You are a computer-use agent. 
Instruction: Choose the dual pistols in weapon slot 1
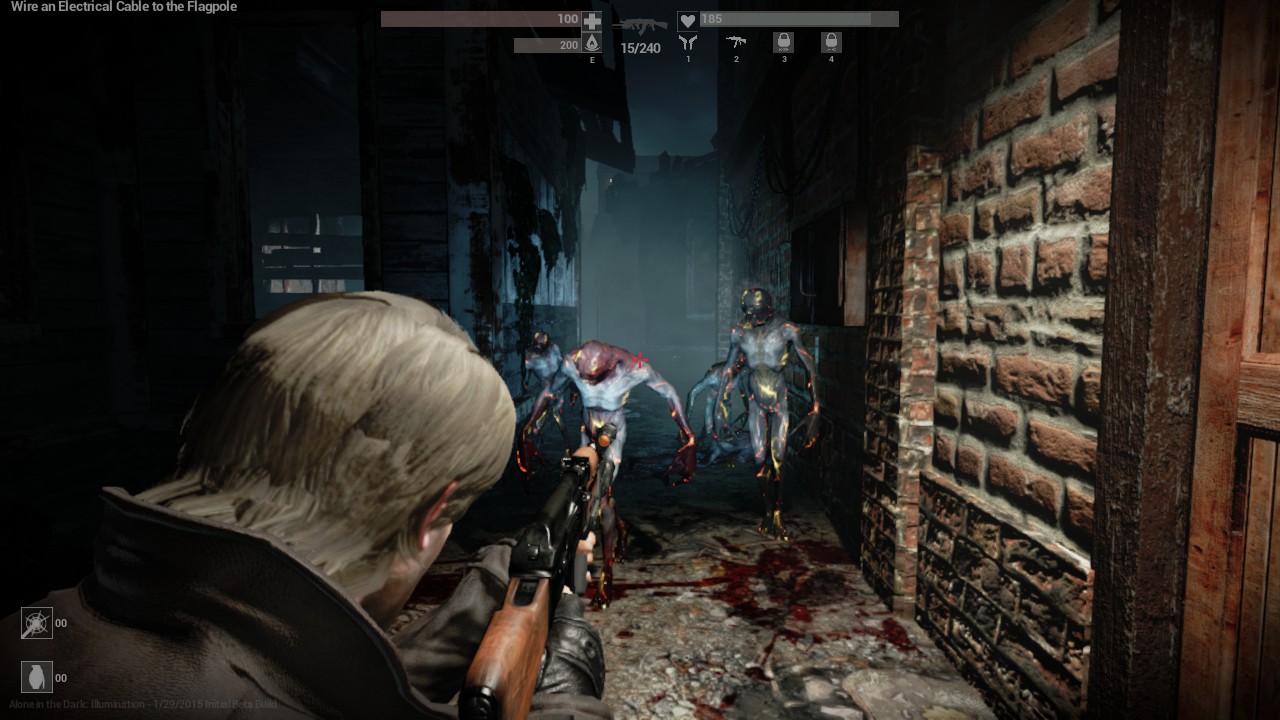[x=688, y=42]
